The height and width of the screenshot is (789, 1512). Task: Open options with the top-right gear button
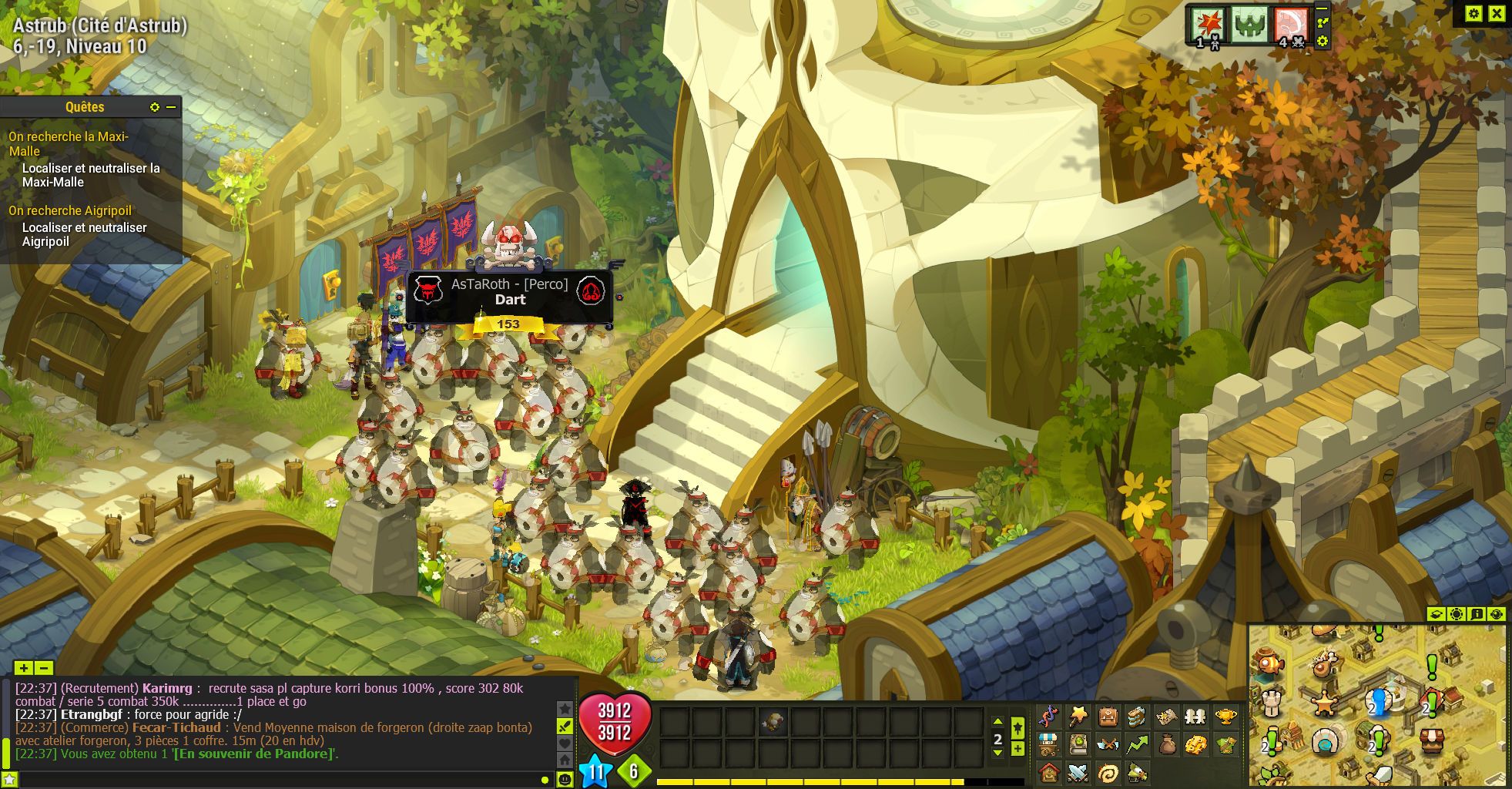pyautogui.click(x=1473, y=13)
